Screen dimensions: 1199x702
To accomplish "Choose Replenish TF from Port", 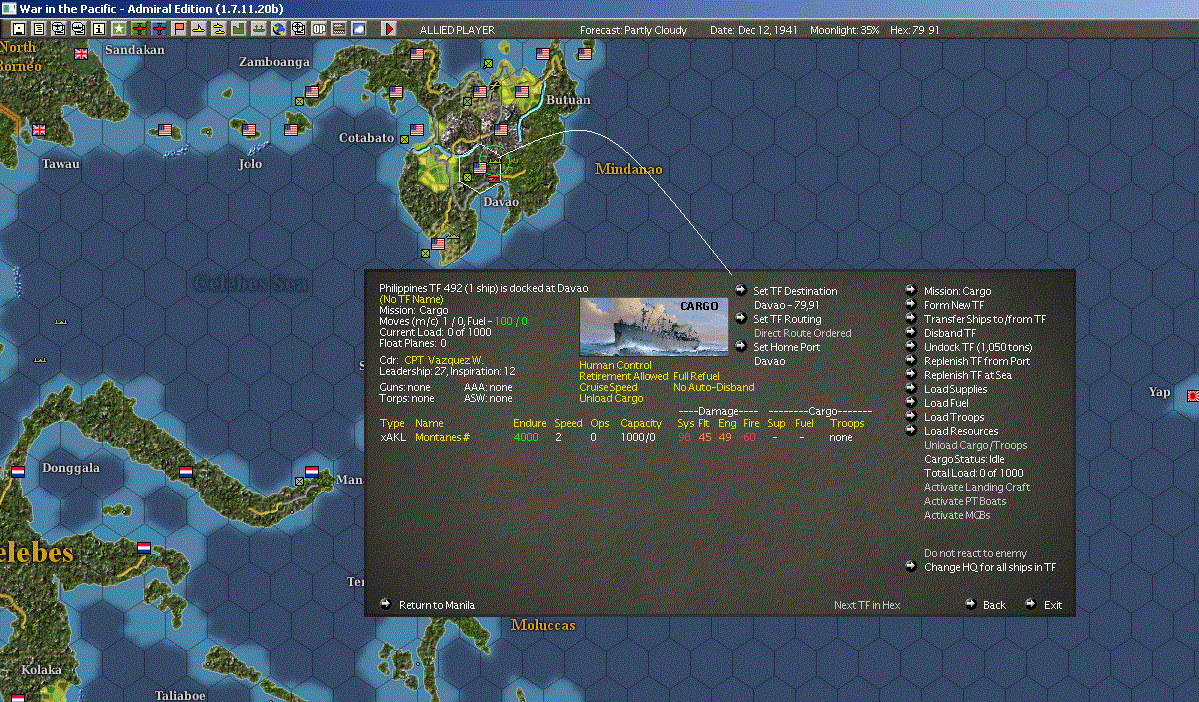I will (x=976, y=361).
